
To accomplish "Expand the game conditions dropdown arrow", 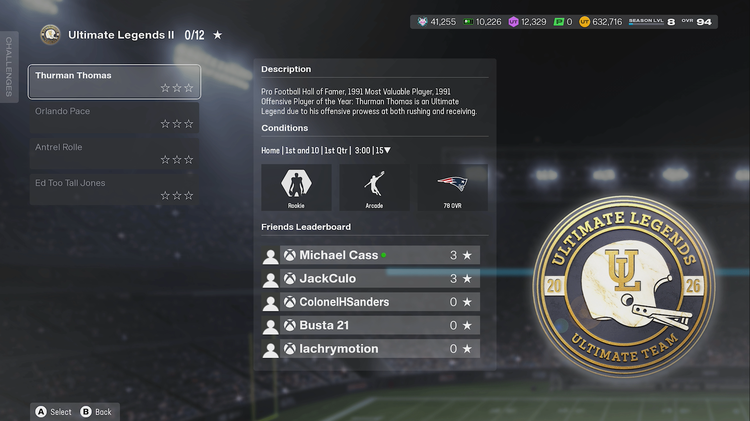I will point(387,151).
